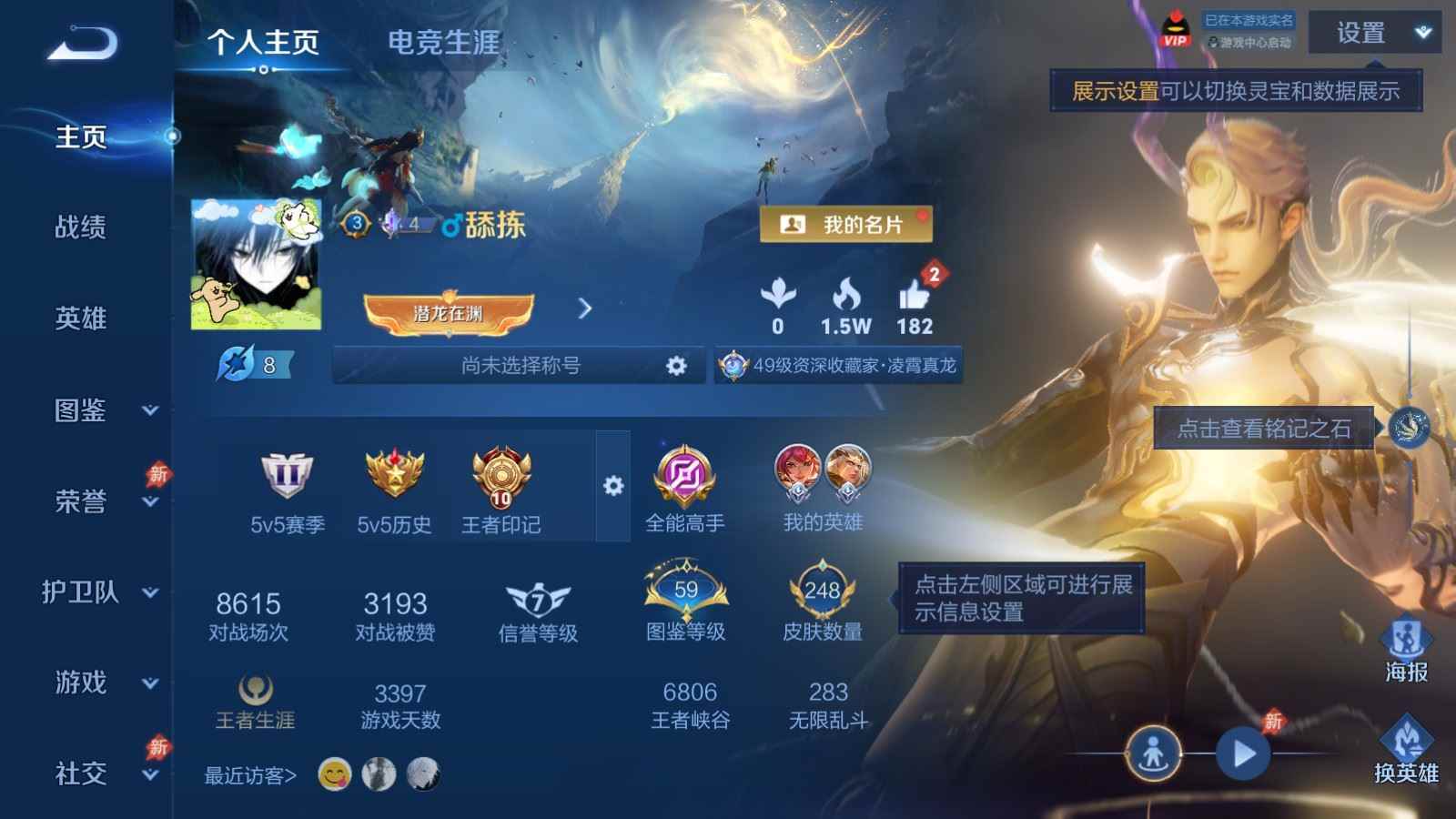
Task: Open 战绩 from the left sidebar
Action: 82,228
